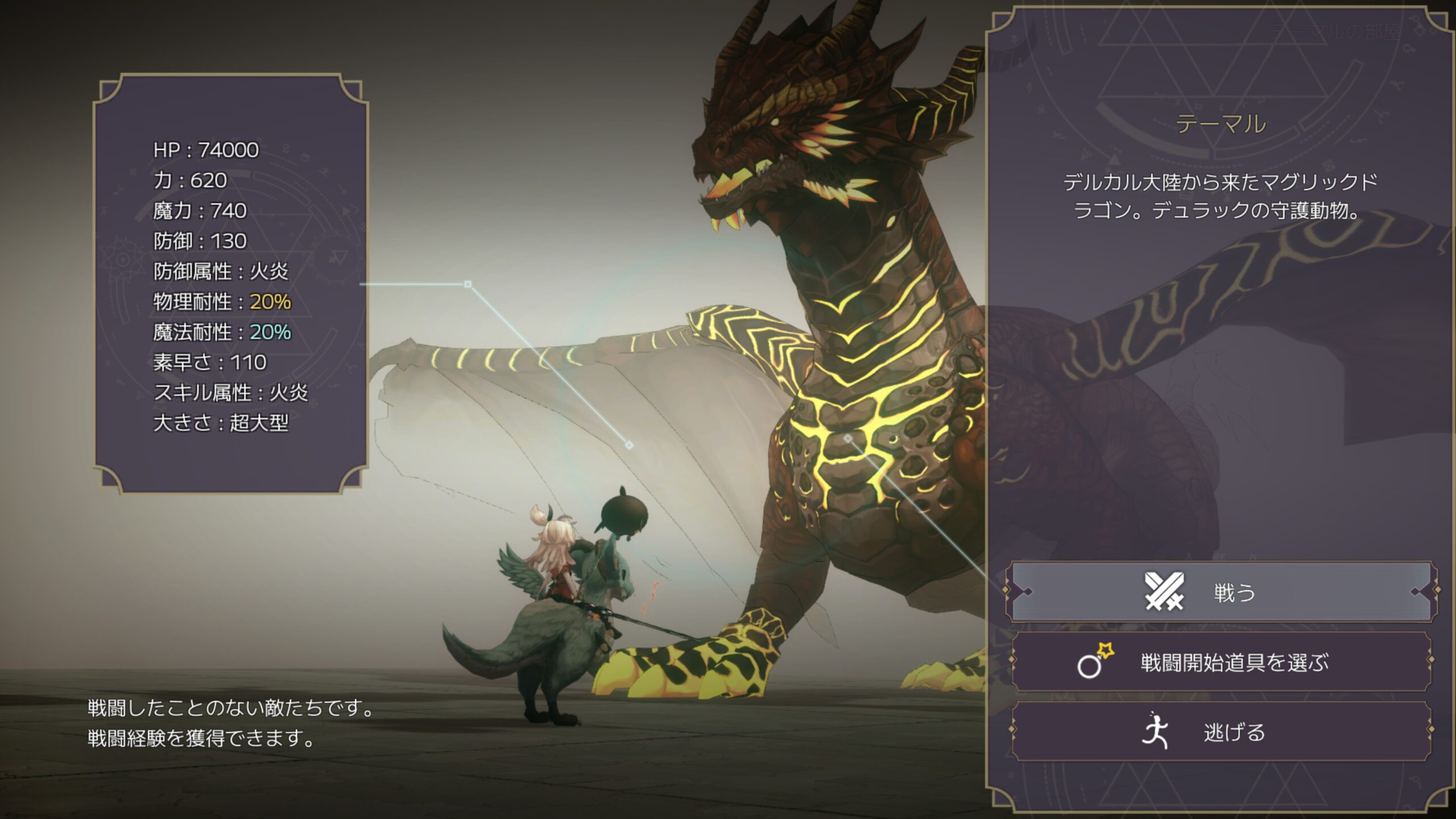This screenshot has width=1456, height=819.
Task: Open 戦闘開始道具を選ぶ item selection
Action: point(1221,663)
